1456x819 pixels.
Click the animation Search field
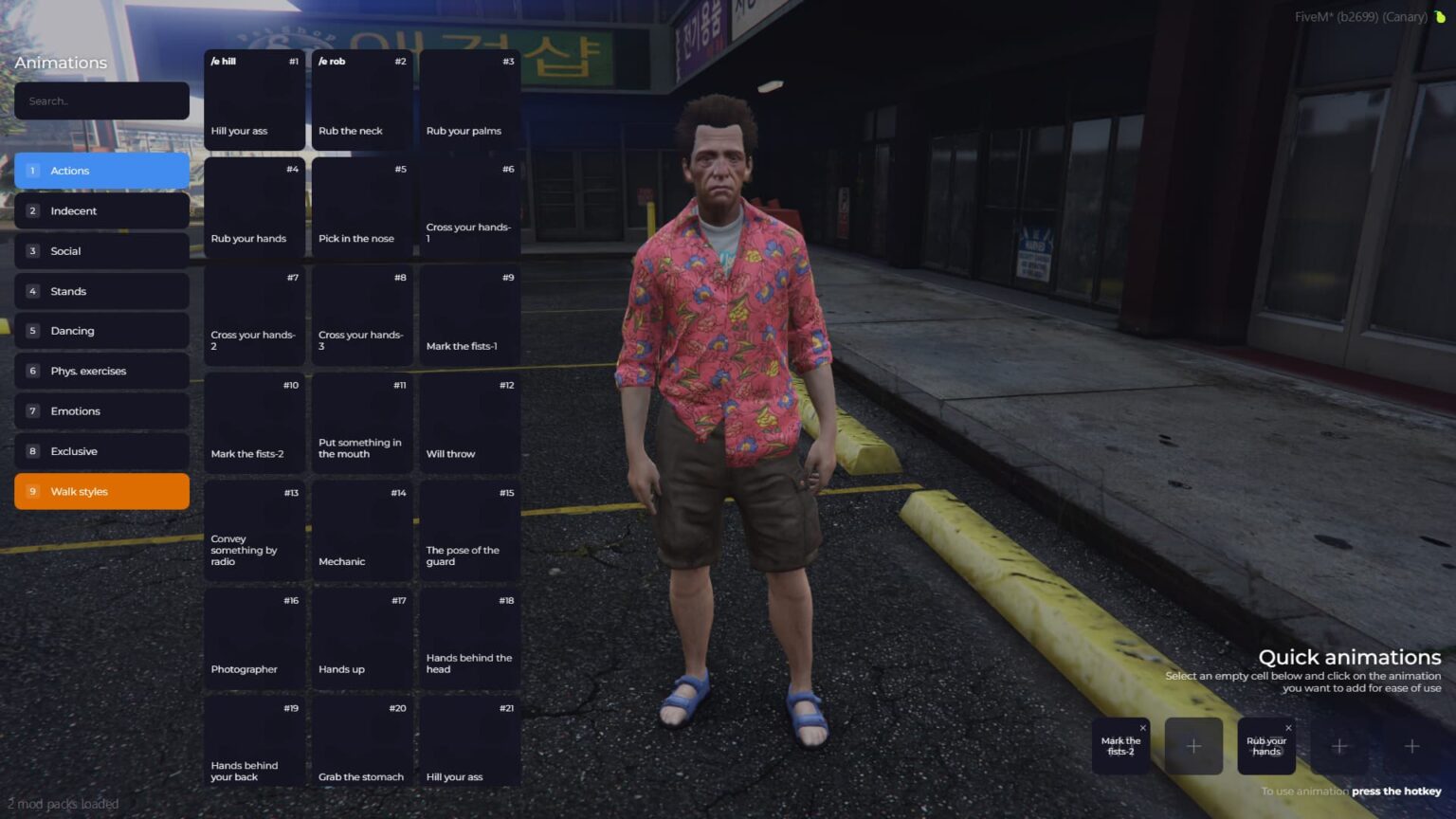coord(101,100)
